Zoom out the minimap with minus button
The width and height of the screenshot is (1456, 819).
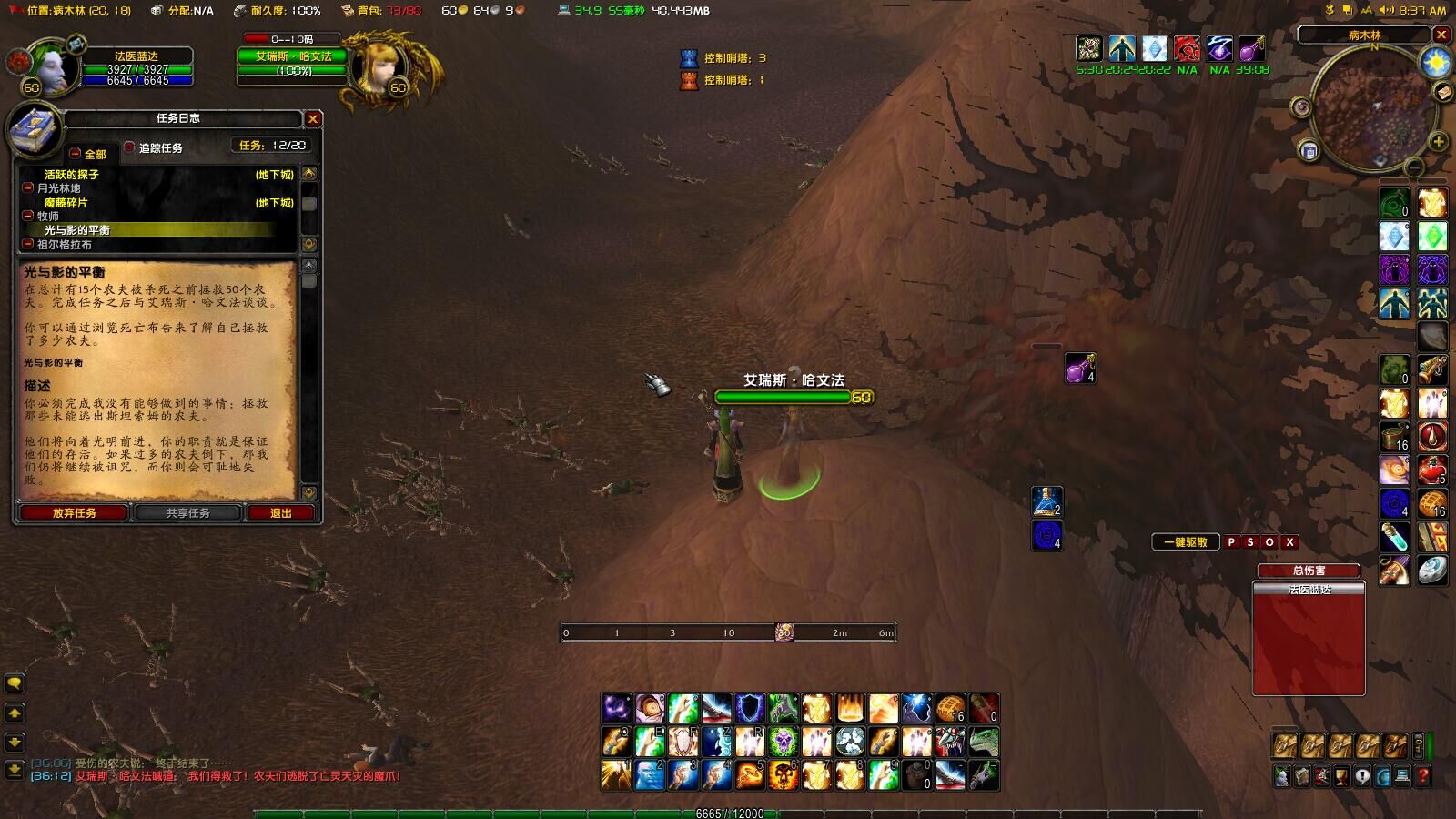(x=1413, y=167)
